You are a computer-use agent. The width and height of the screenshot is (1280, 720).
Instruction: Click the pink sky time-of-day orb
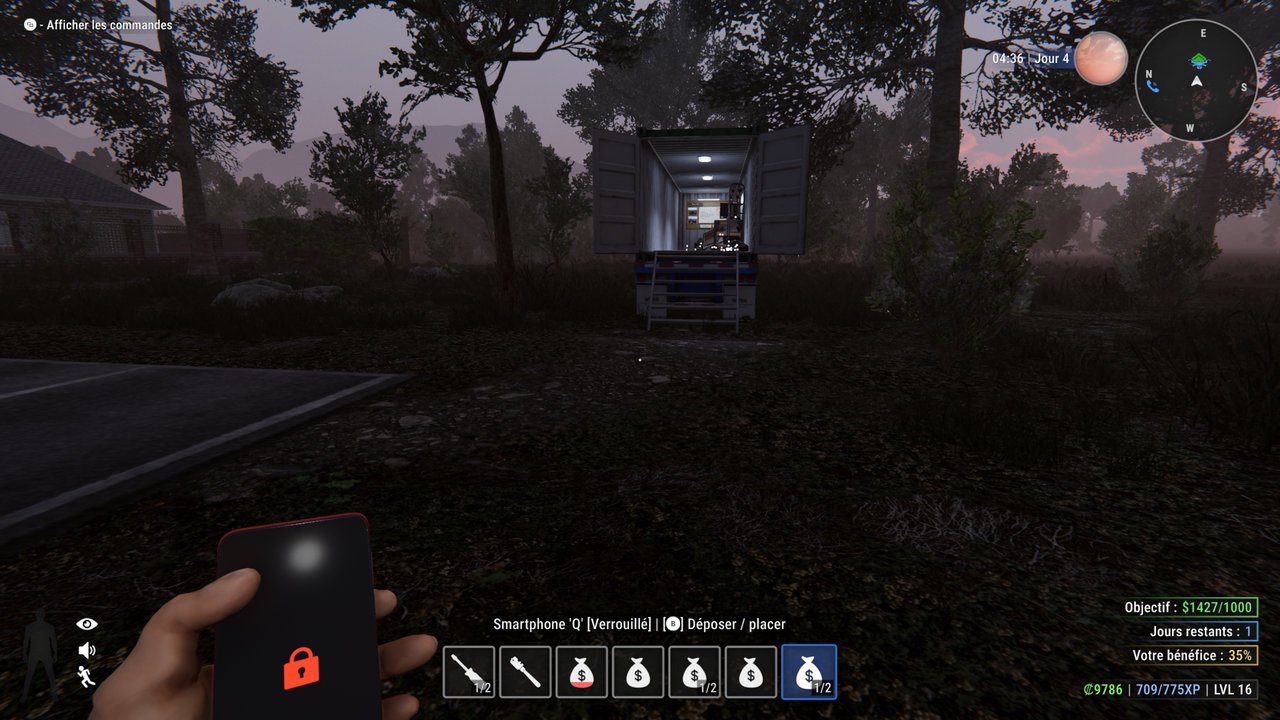pos(1101,58)
